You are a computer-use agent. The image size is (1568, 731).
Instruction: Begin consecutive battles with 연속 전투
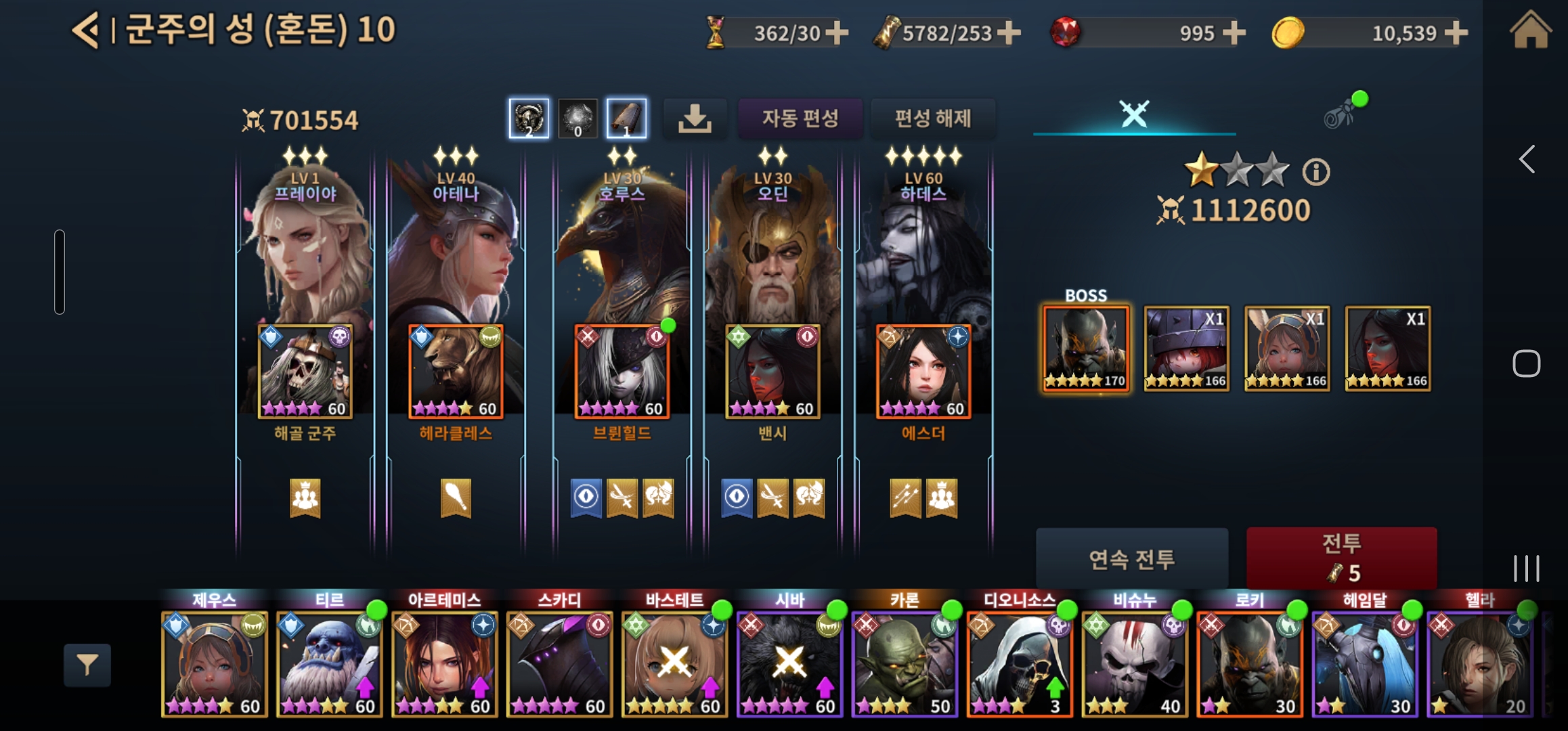pos(1131,559)
